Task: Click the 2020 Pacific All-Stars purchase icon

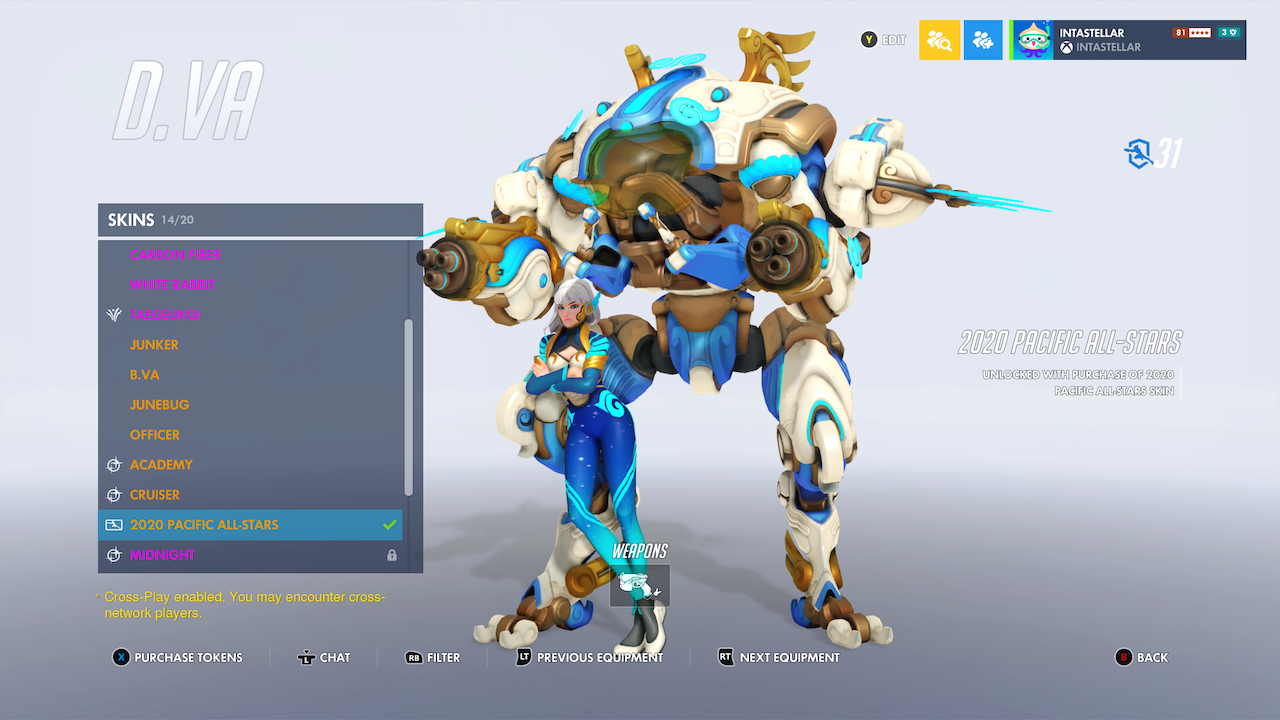Action: click(x=113, y=524)
